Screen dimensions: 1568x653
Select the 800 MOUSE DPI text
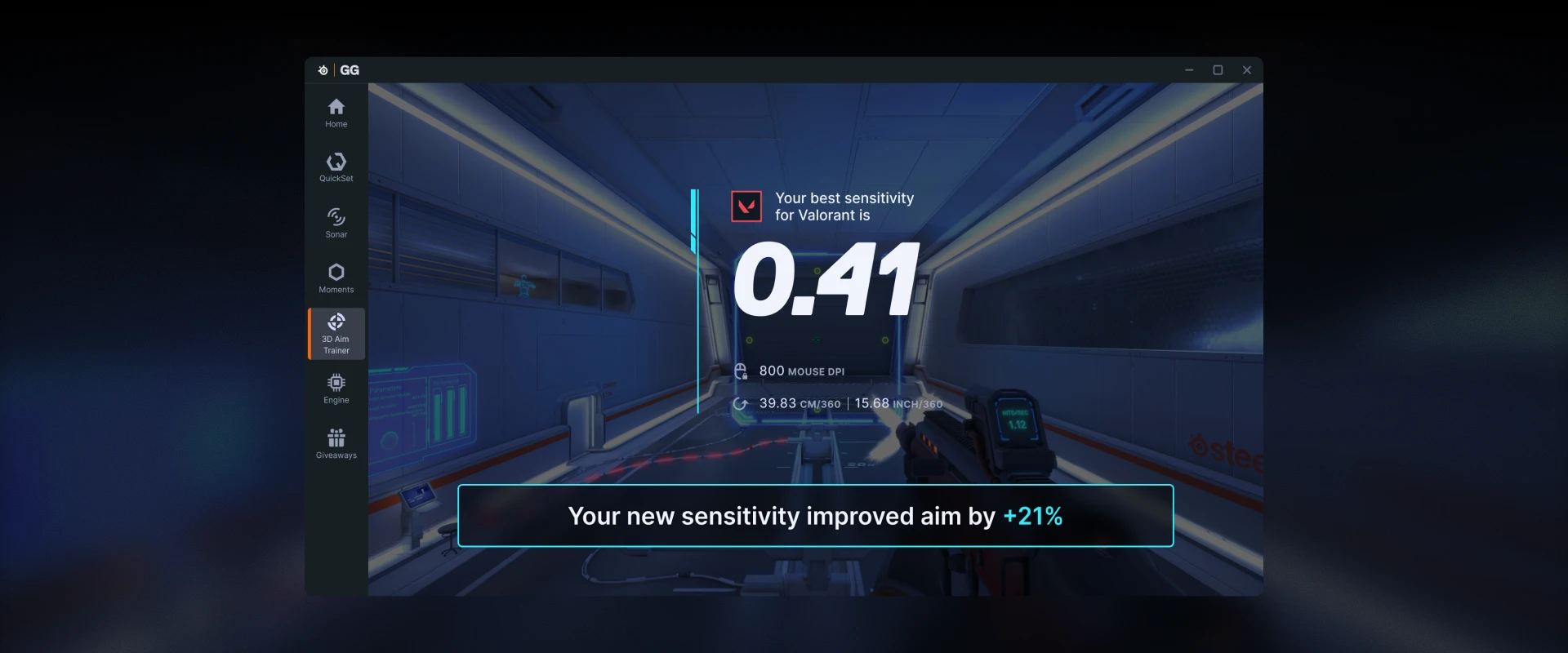tap(802, 371)
